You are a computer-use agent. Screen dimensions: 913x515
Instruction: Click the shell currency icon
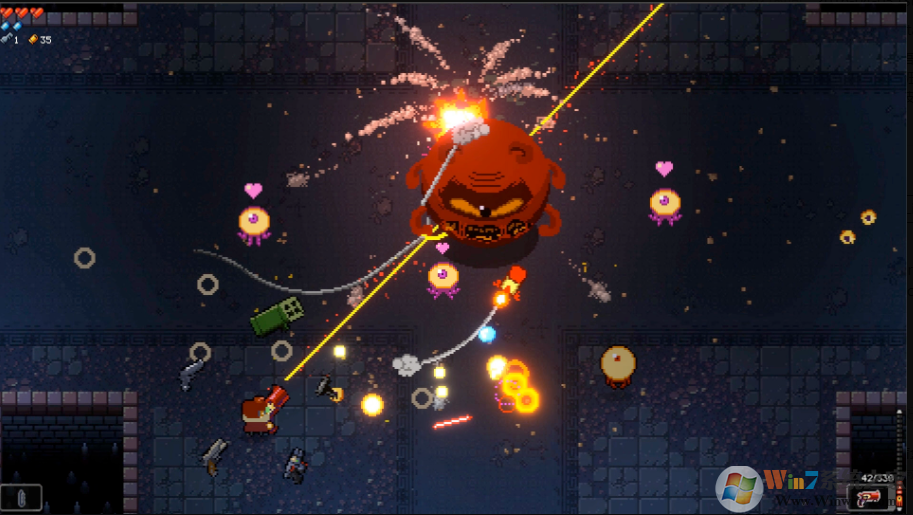click(32, 39)
